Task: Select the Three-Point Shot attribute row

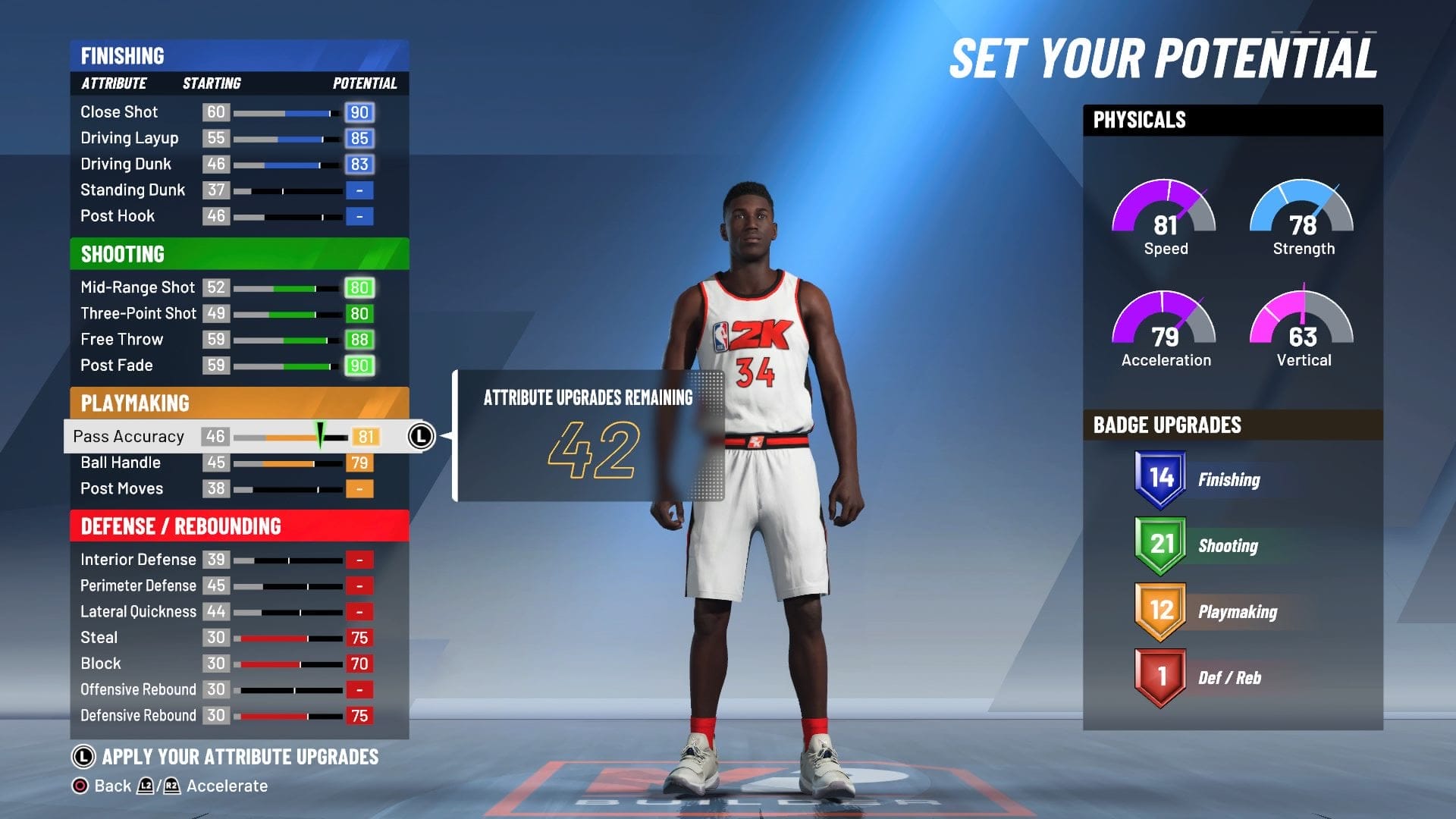Action: pos(227,313)
